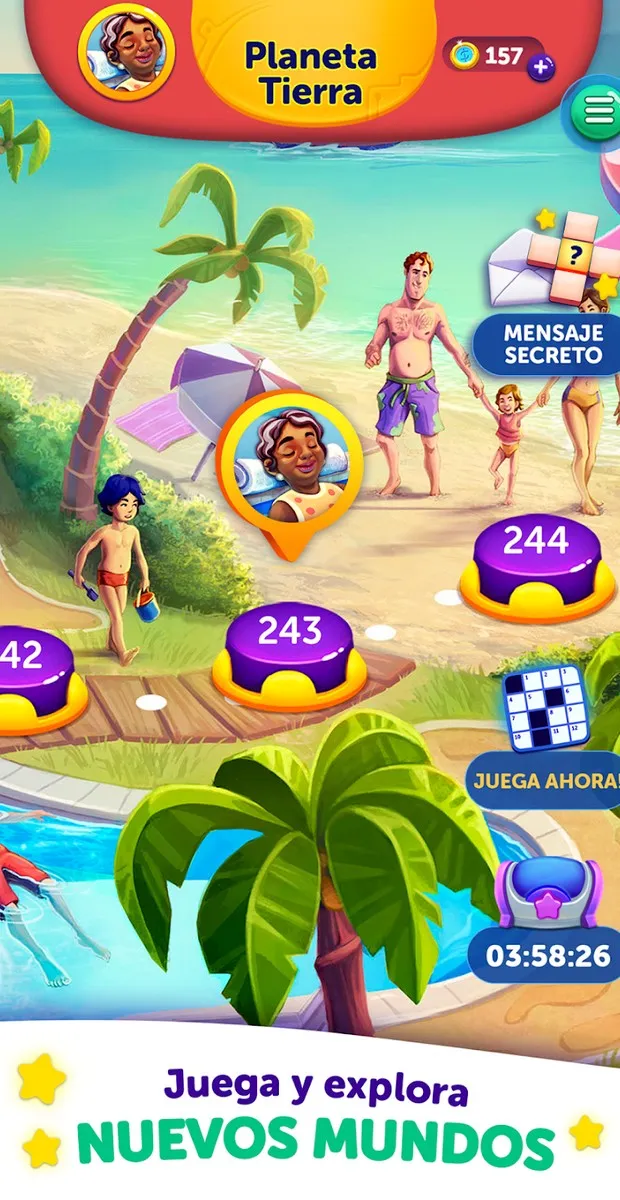Tap the Planeta Tierra world title

(311, 74)
